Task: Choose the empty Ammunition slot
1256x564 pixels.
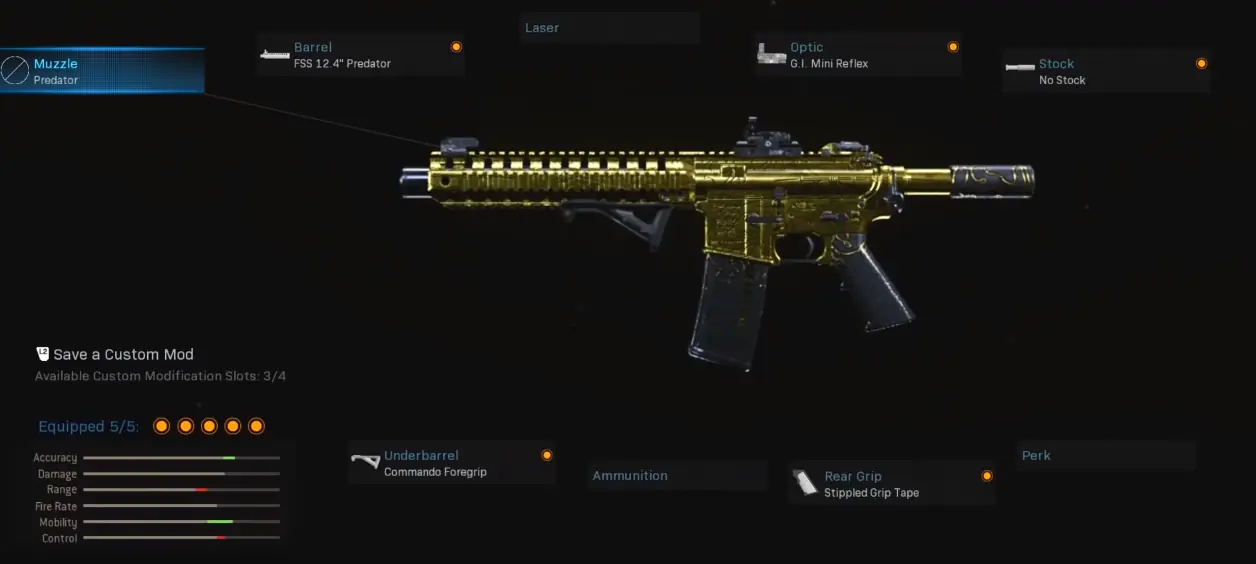Action: (x=676, y=476)
